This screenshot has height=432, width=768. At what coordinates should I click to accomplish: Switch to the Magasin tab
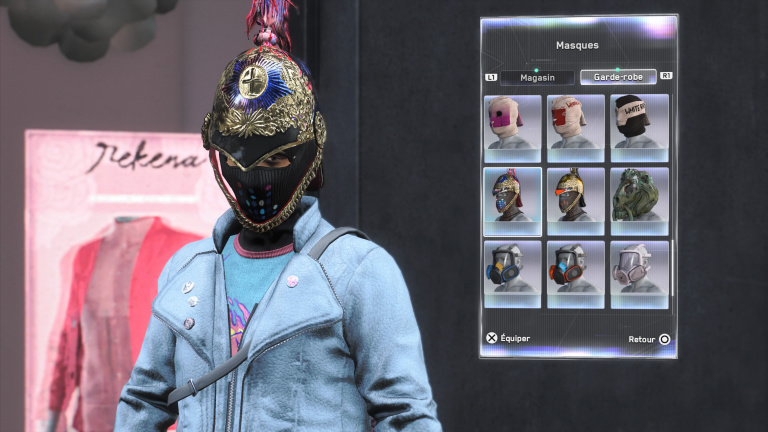[536, 77]
